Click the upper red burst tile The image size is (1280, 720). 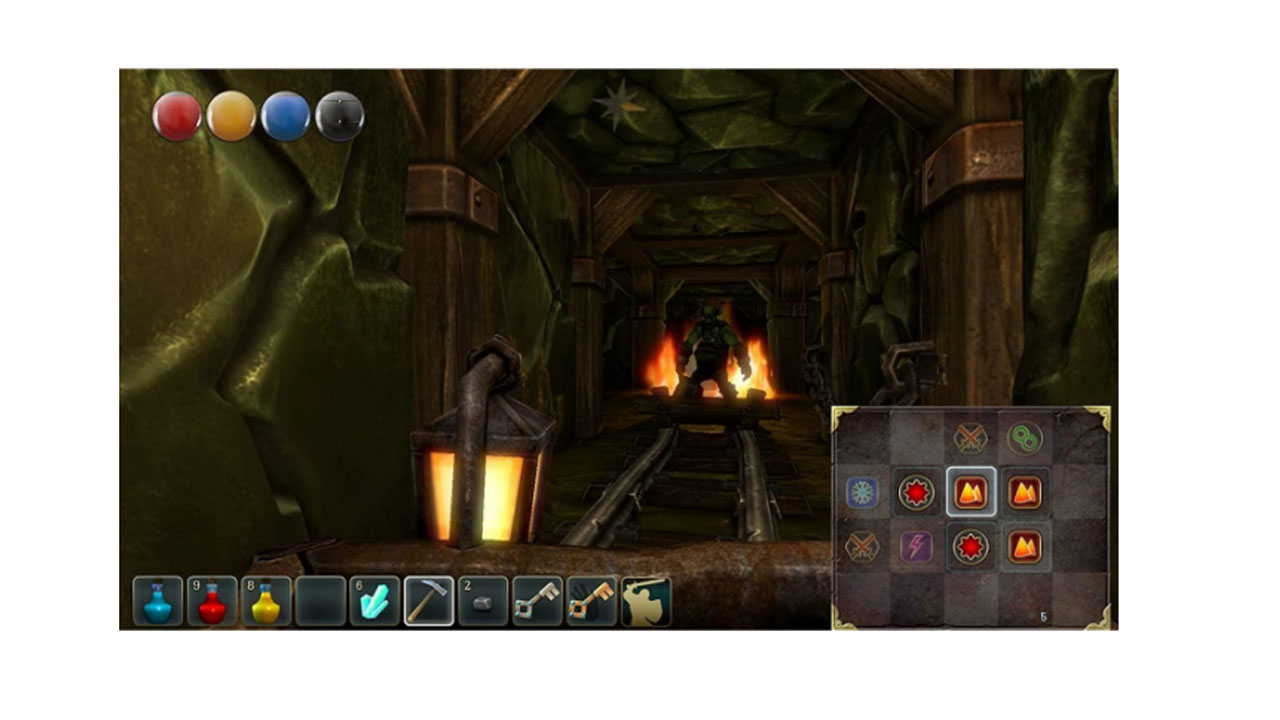click(917, 492)
